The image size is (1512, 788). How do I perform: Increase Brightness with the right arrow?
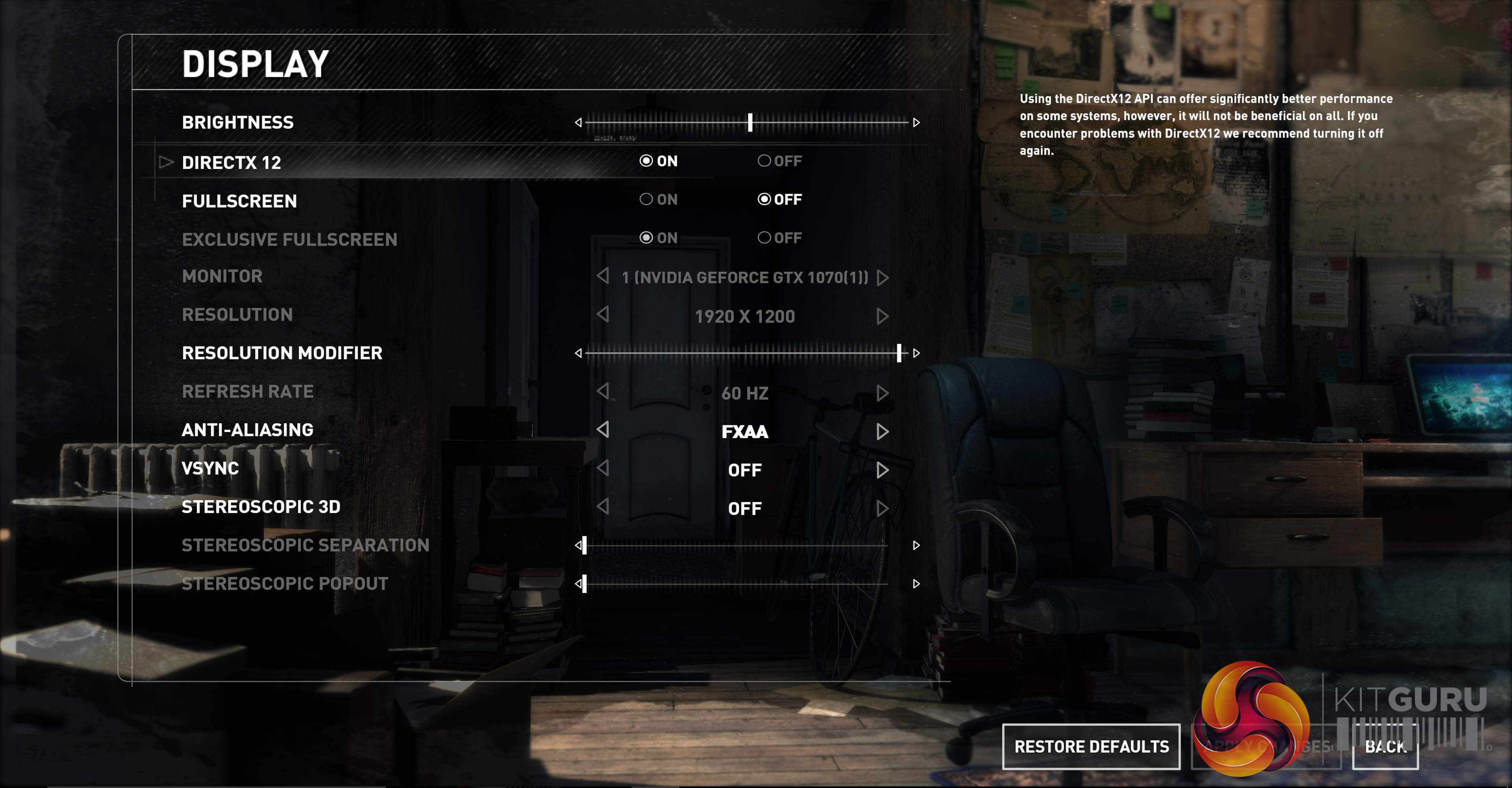[916, 123]
